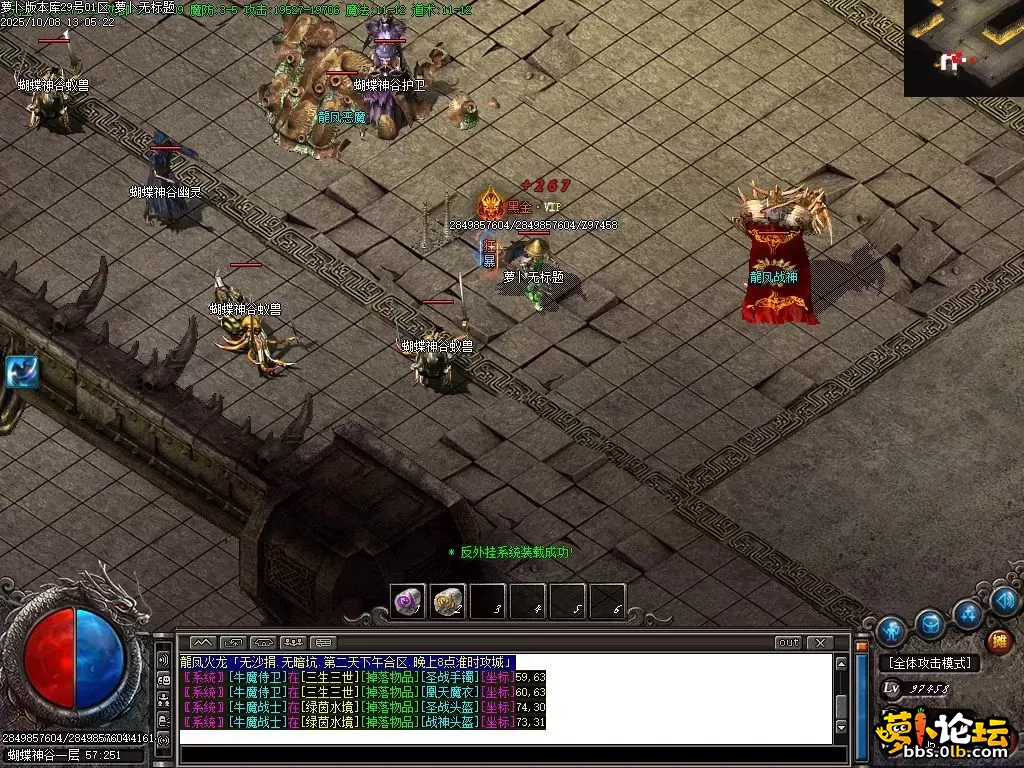This screenshot has height=768, width=1024.
Task: Switch the 全体攻击模式 attack mode label
Action: (x=929, y=663)
